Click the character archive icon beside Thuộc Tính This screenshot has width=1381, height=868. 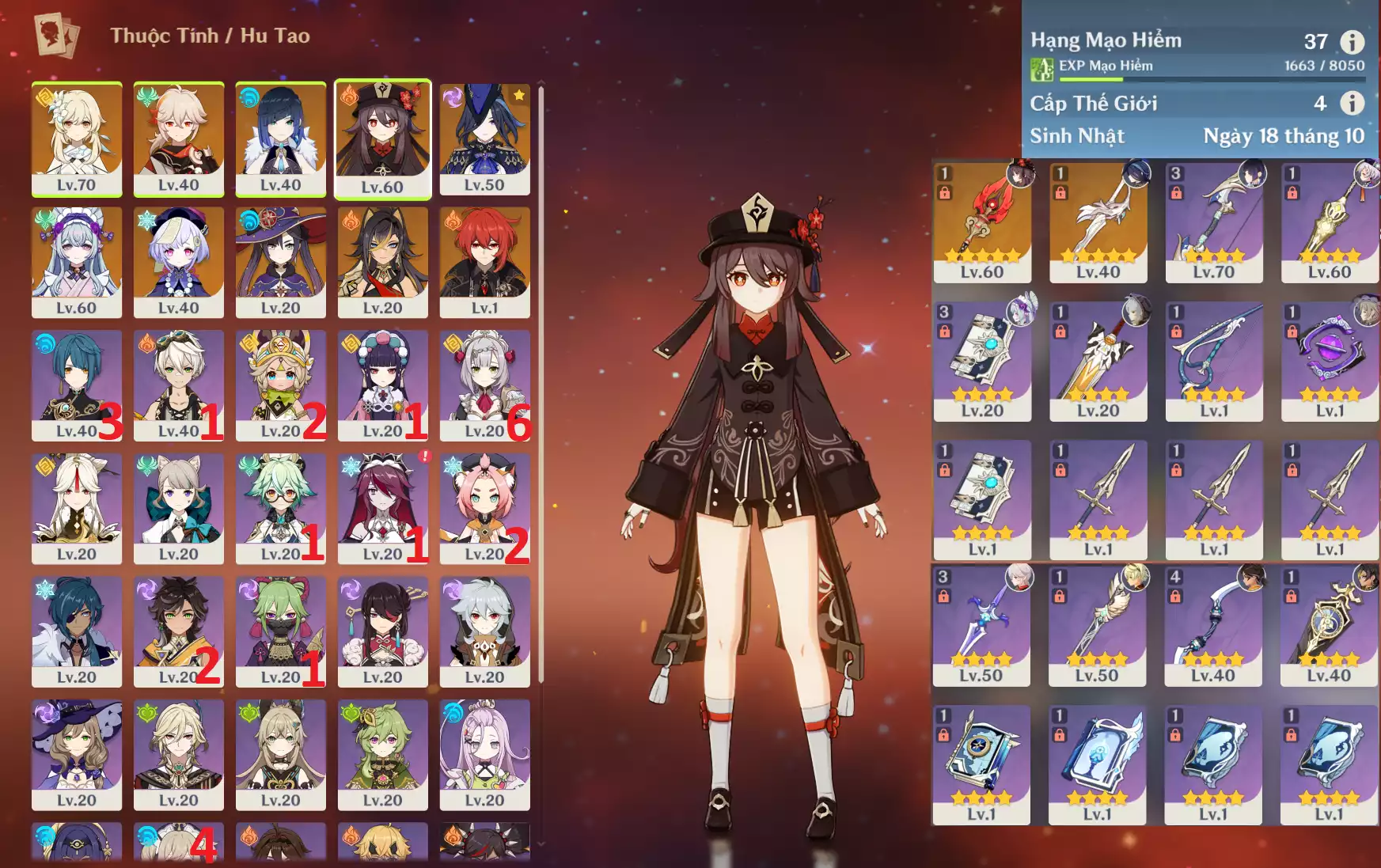[x=56, y=36]
